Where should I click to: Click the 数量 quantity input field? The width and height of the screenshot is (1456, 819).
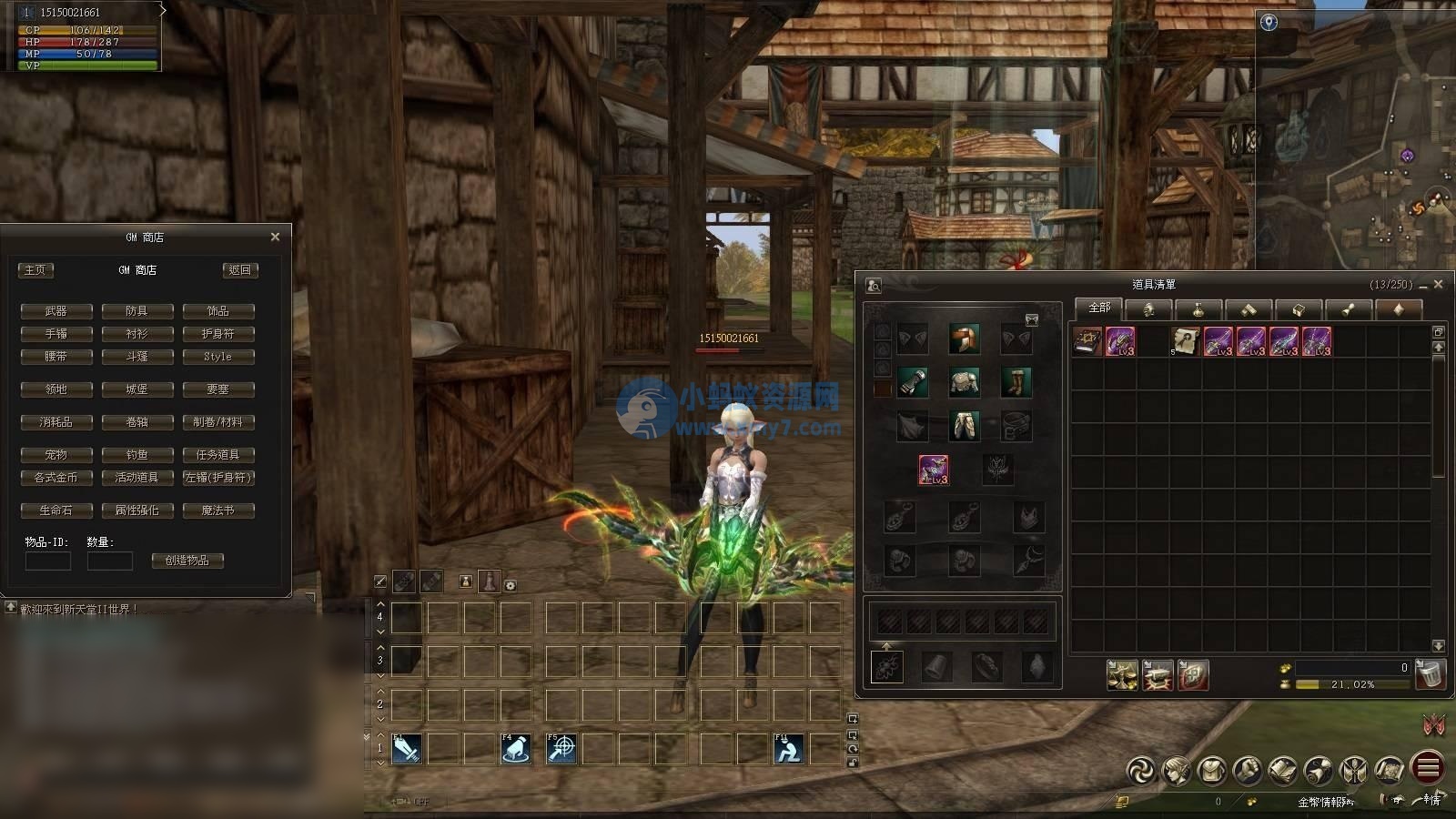(109, 561)
